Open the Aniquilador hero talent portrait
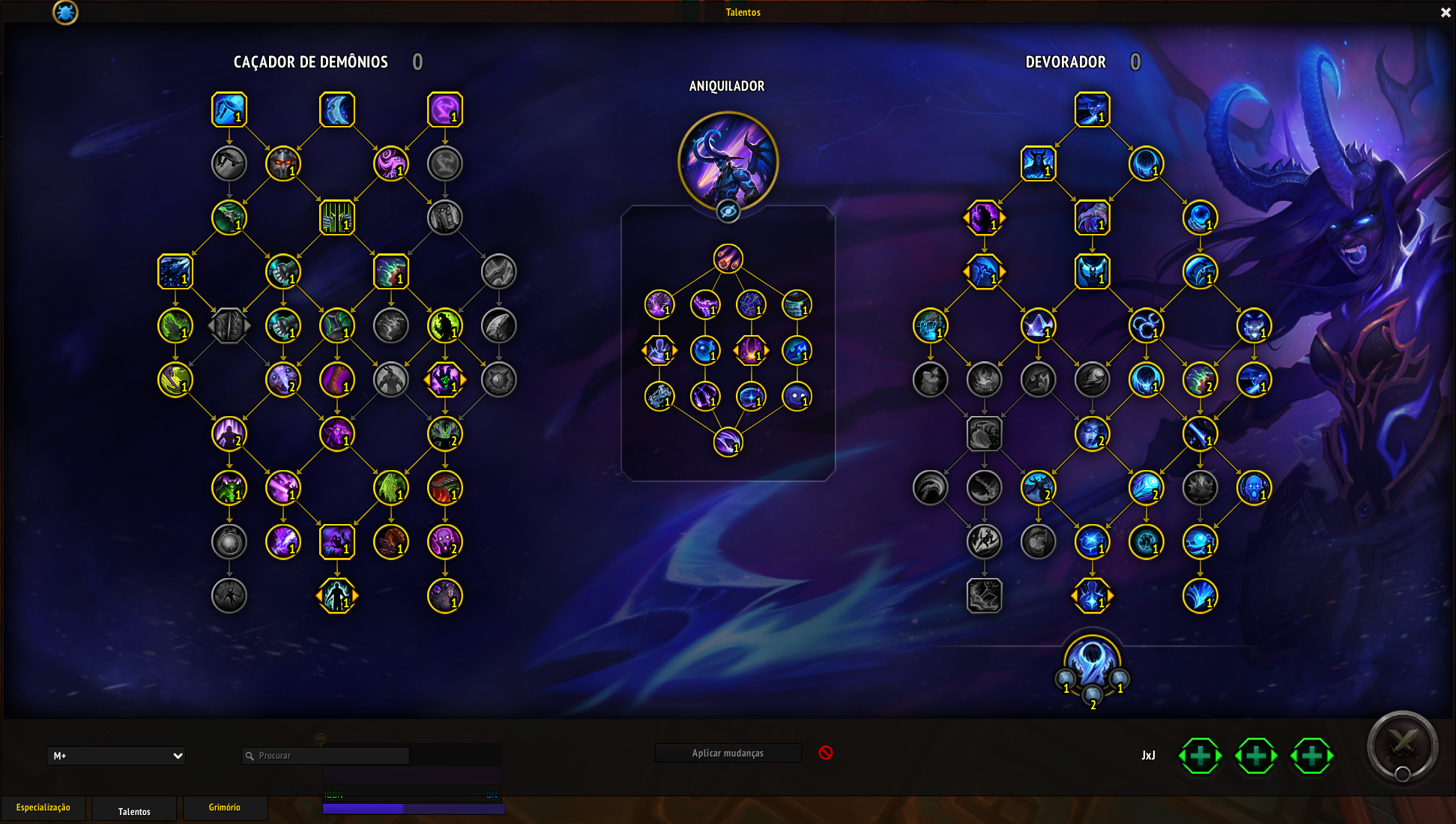1456x824 pixels. 728,160
